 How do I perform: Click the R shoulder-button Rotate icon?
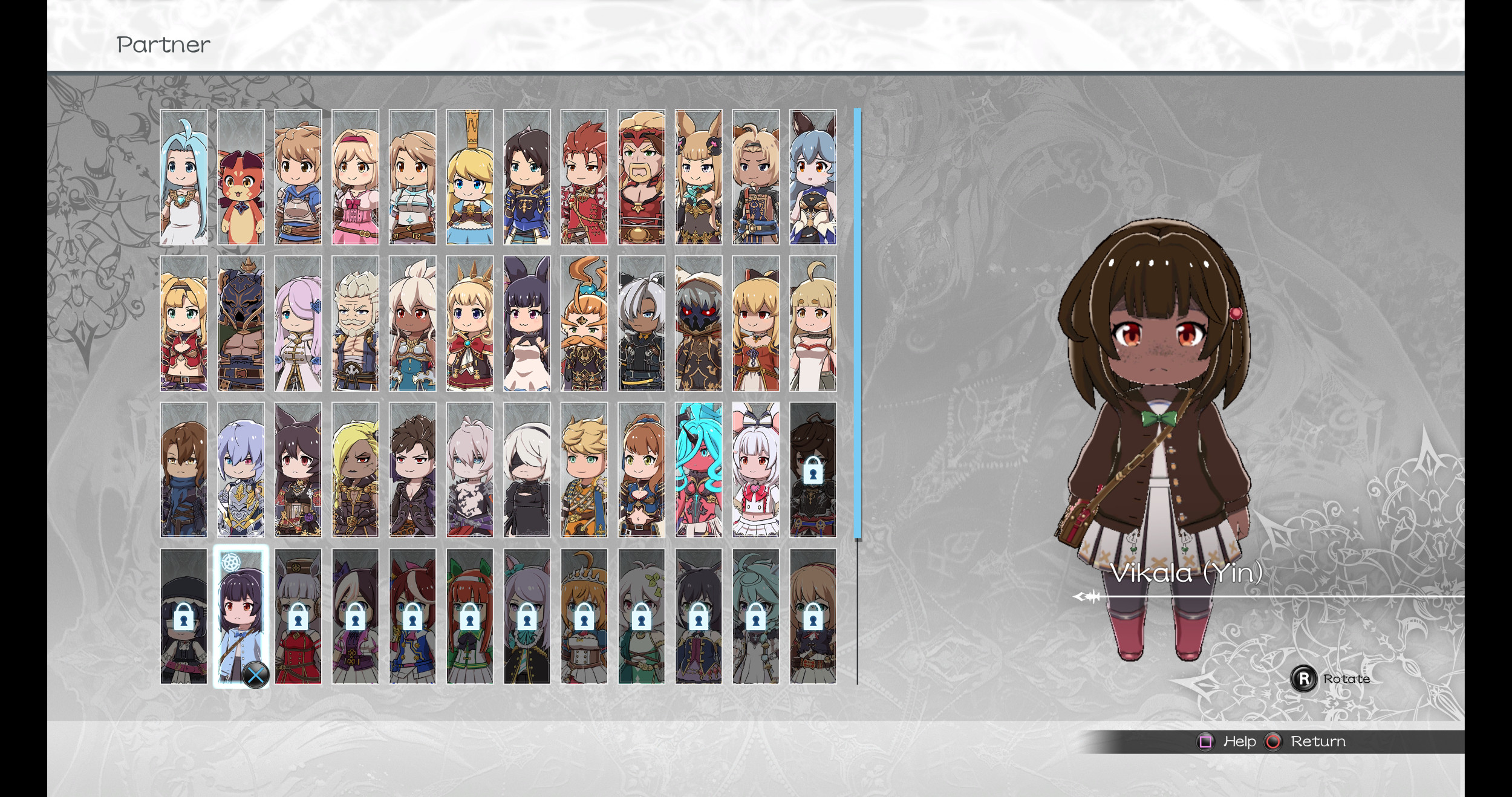point(1305,679)
